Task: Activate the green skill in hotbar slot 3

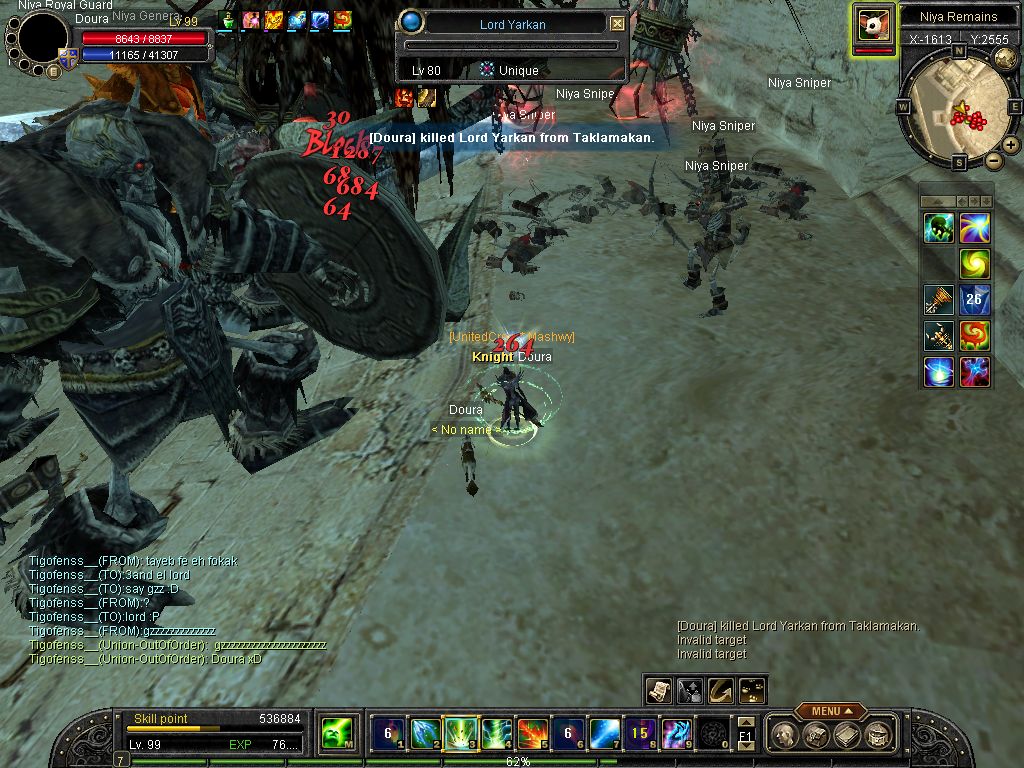Action: 459,733
